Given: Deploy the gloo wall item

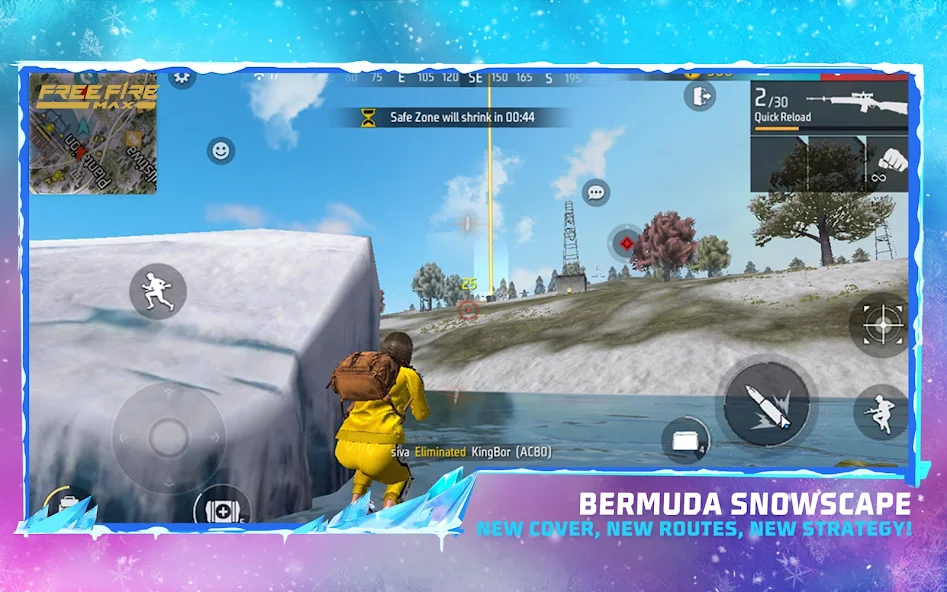Looking at the screenshot, I should point(685,441).
